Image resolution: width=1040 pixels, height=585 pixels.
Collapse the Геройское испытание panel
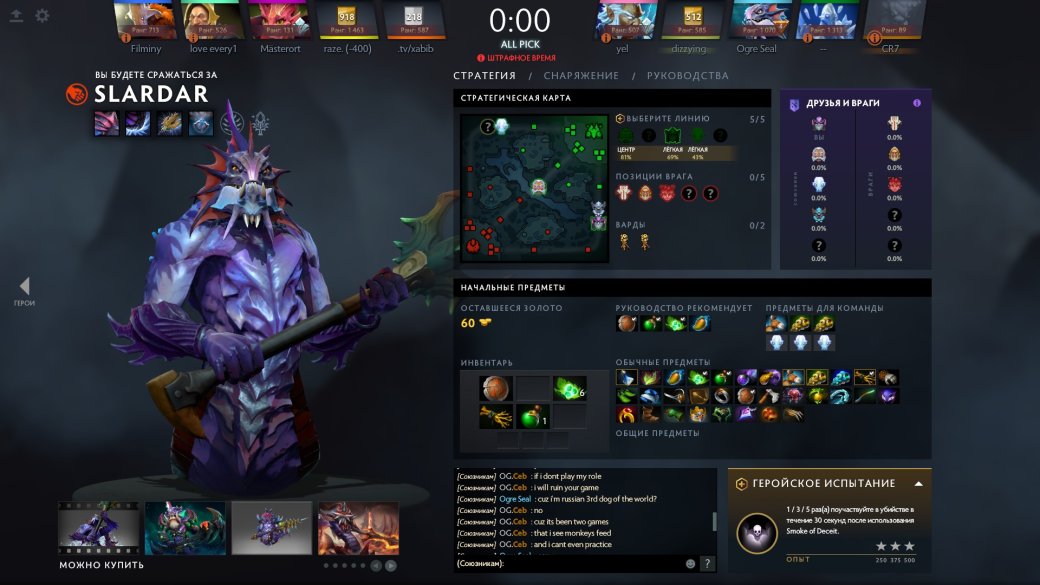coord(918,483)
